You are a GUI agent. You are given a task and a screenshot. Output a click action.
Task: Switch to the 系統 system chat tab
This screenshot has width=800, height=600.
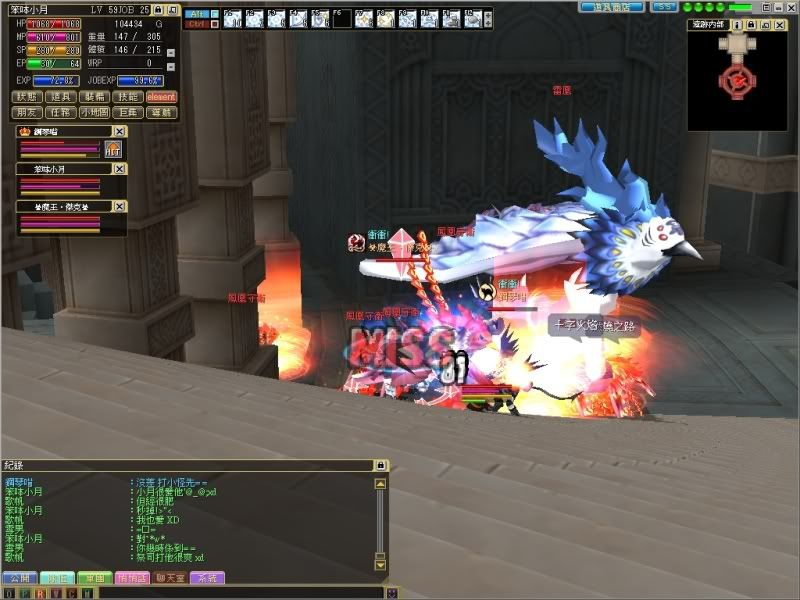tap(207, 578)
